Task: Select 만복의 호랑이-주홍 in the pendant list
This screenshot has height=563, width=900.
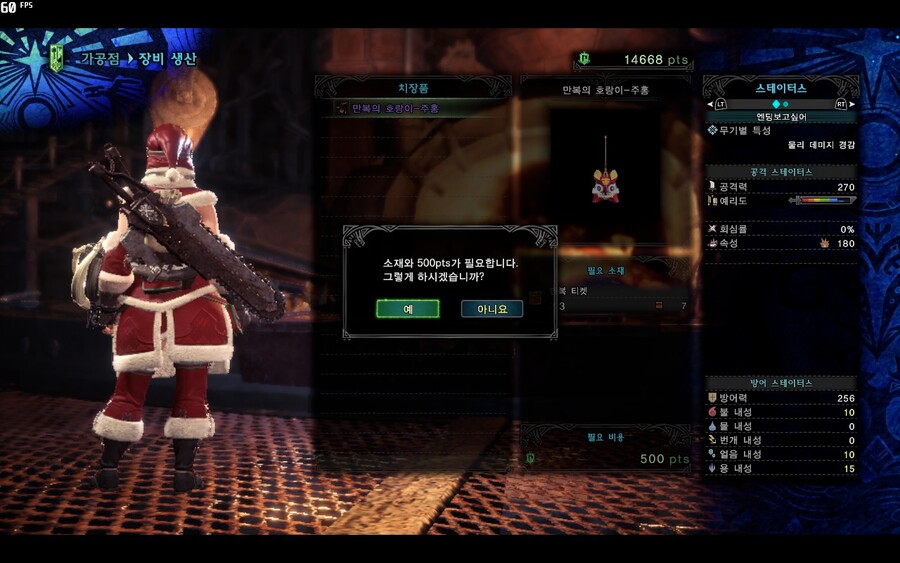Action: click(396, 108)
